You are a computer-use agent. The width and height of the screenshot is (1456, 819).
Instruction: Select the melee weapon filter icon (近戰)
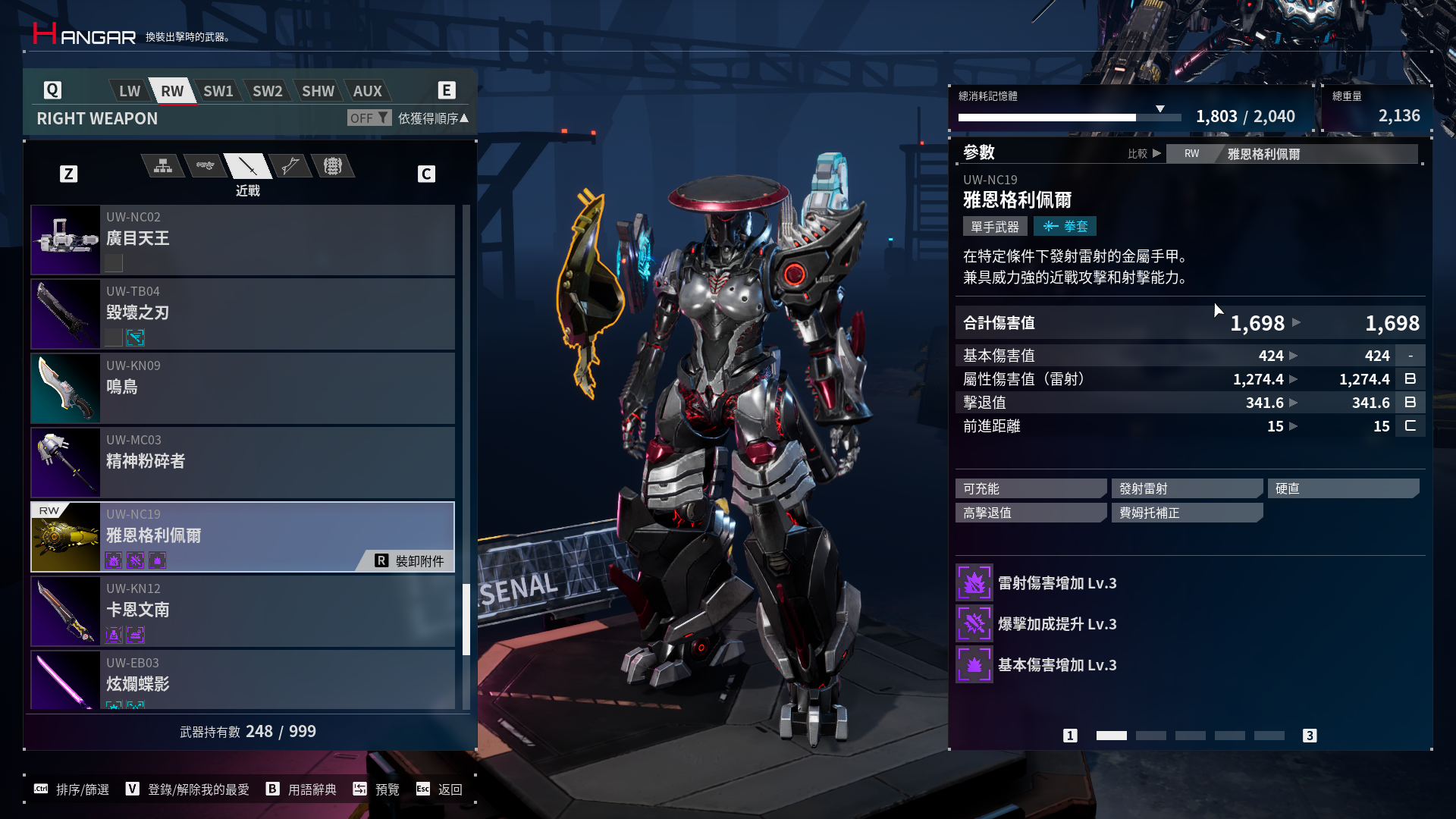coord(248,166)
